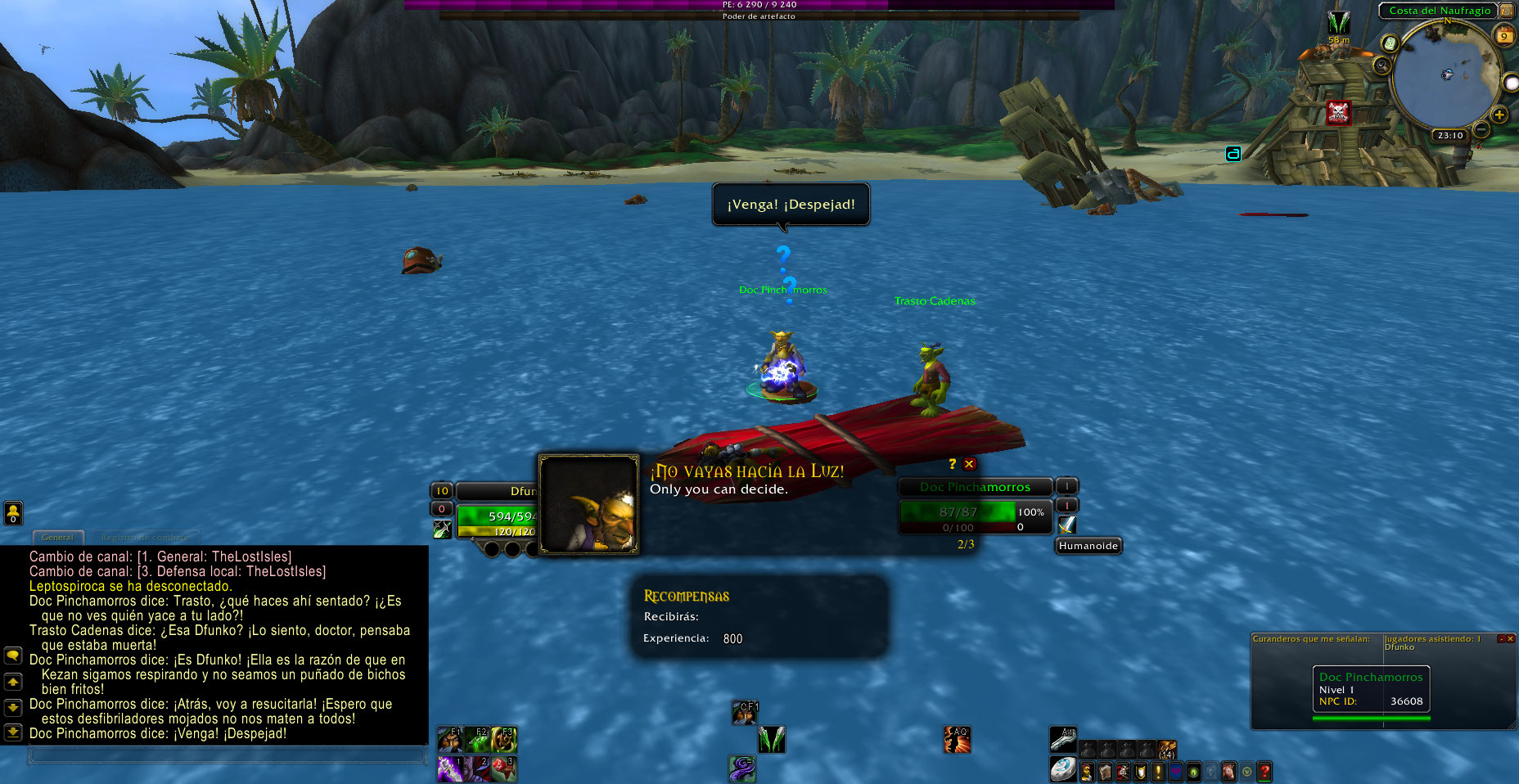
Task: Open the calendar button showing 9
Action: pos(1504,35)
